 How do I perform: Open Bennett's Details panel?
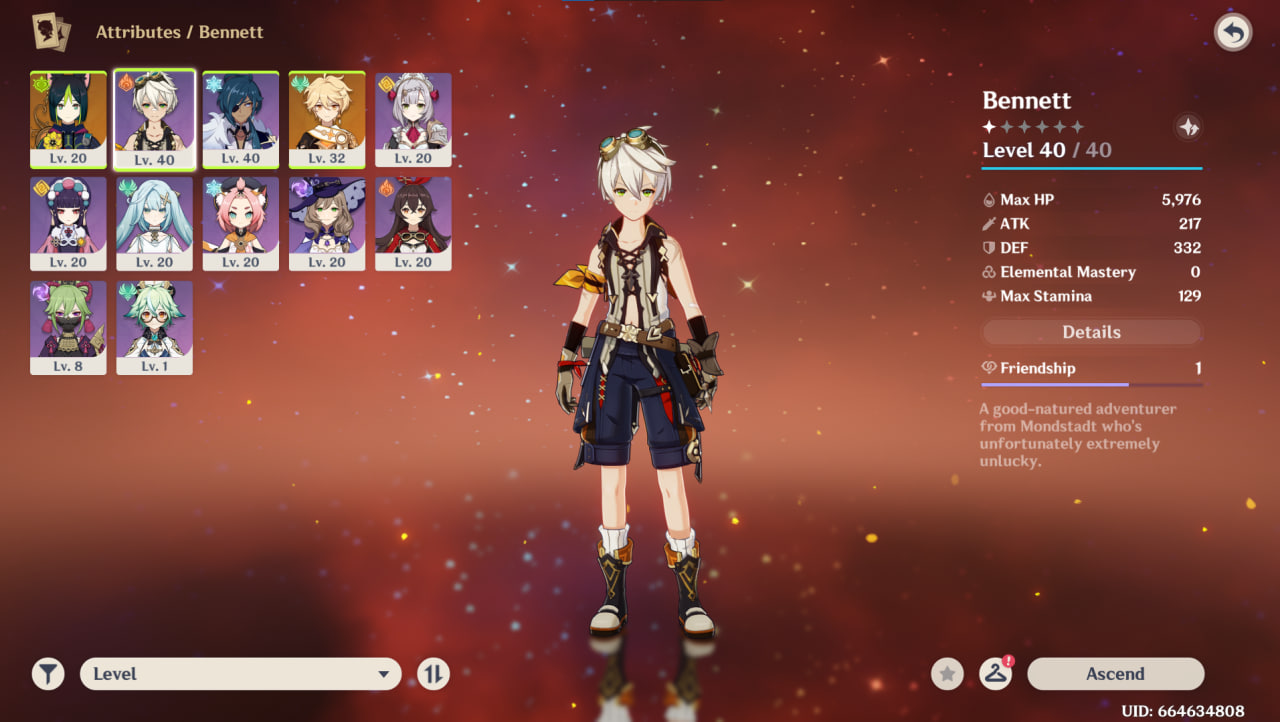pos(1091,332)
